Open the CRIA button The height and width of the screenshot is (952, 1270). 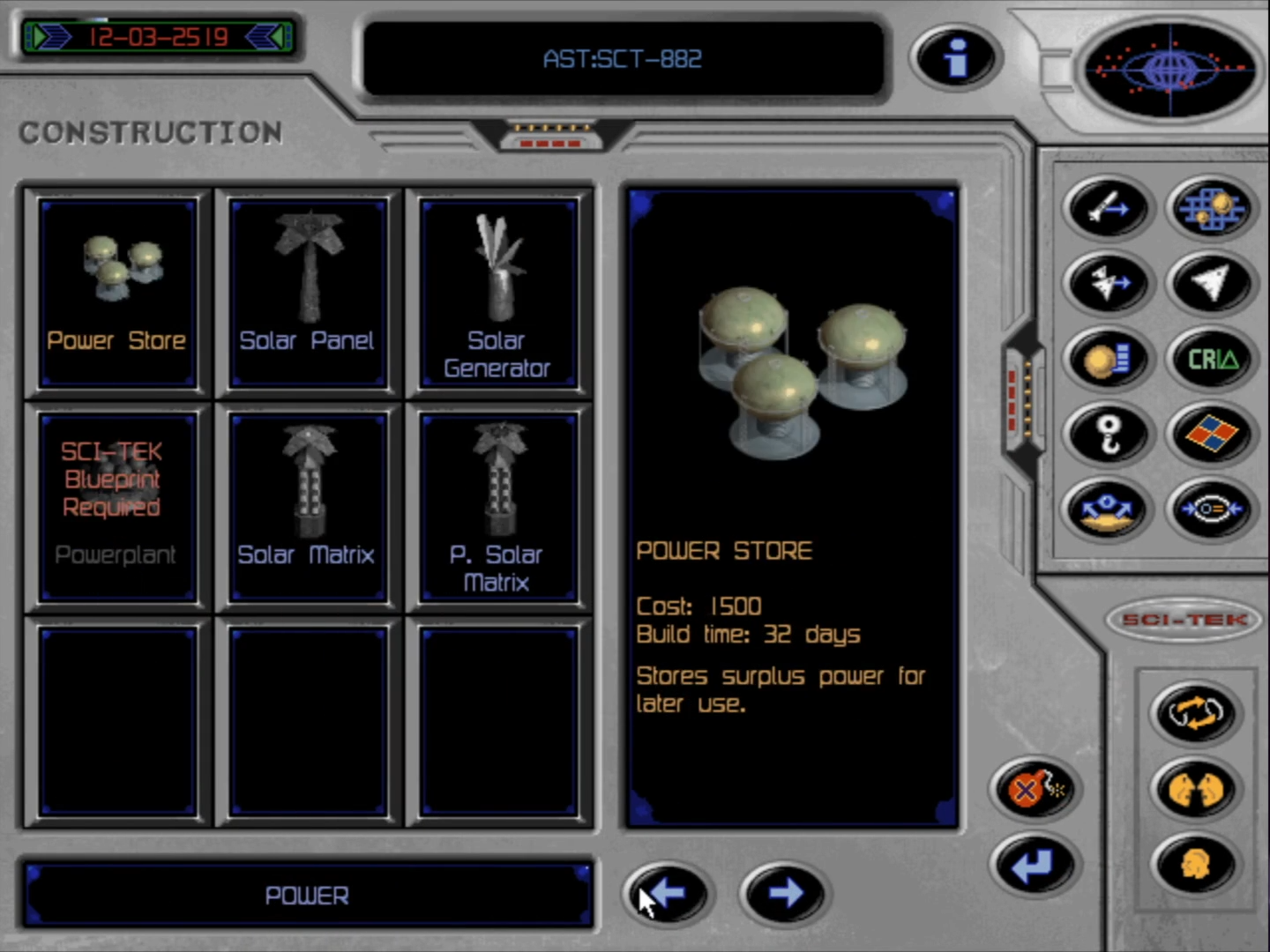[x=1212, y=359]
